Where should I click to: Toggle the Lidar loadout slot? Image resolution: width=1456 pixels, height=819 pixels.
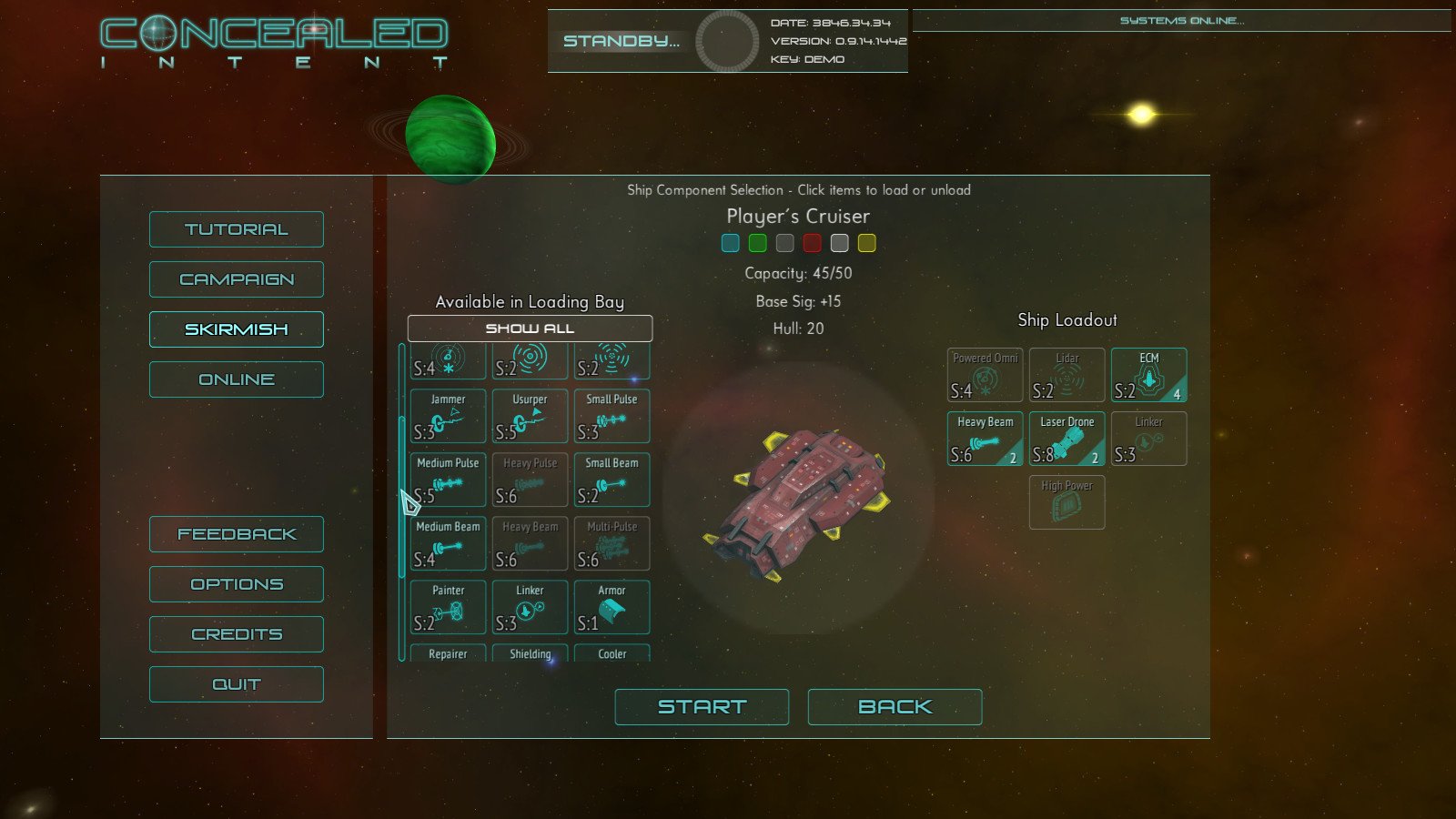point(1067,374)
